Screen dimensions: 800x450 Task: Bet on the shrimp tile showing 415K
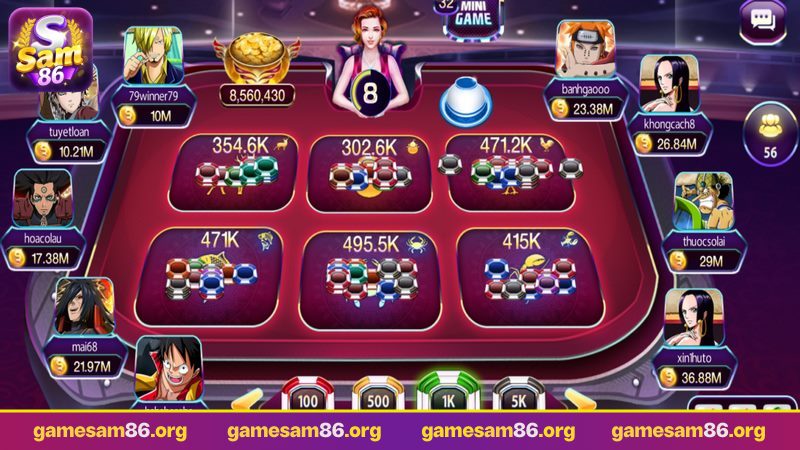click(x=521, y=268)
